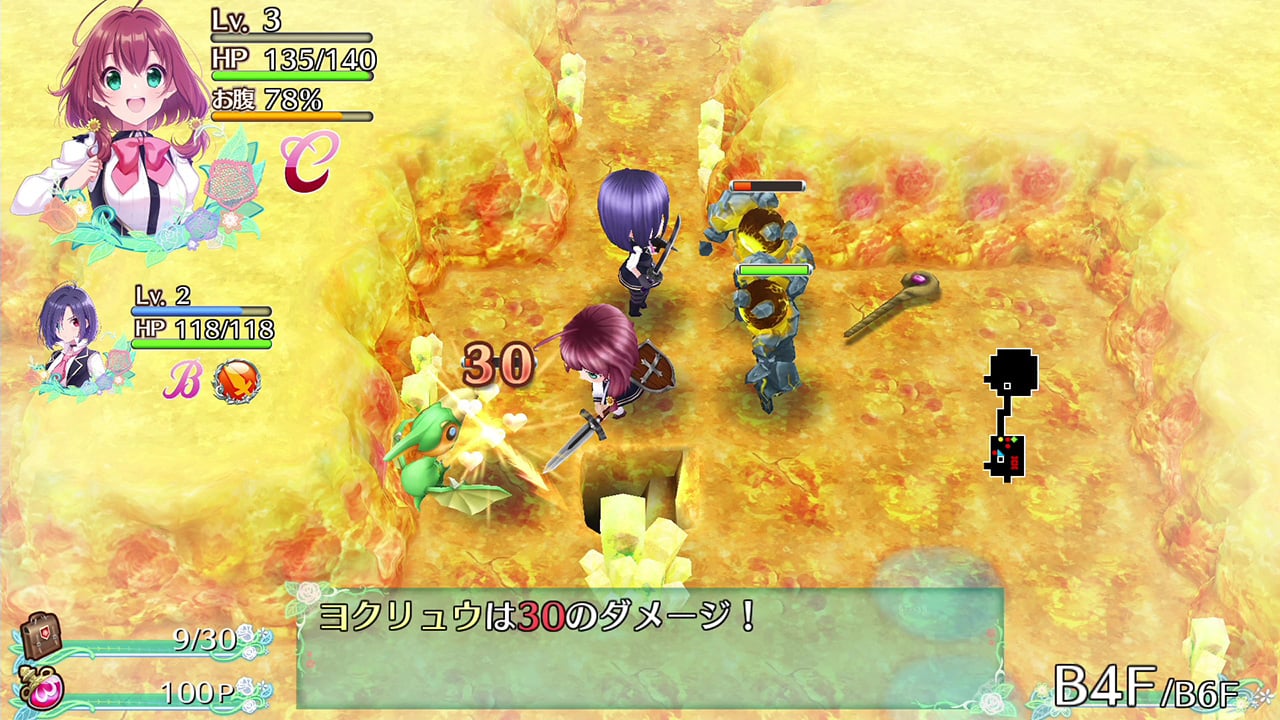Toggle the enemy's black health bar above the golem
Viewport: 1280px width, 720px height.
click(768, 185)
